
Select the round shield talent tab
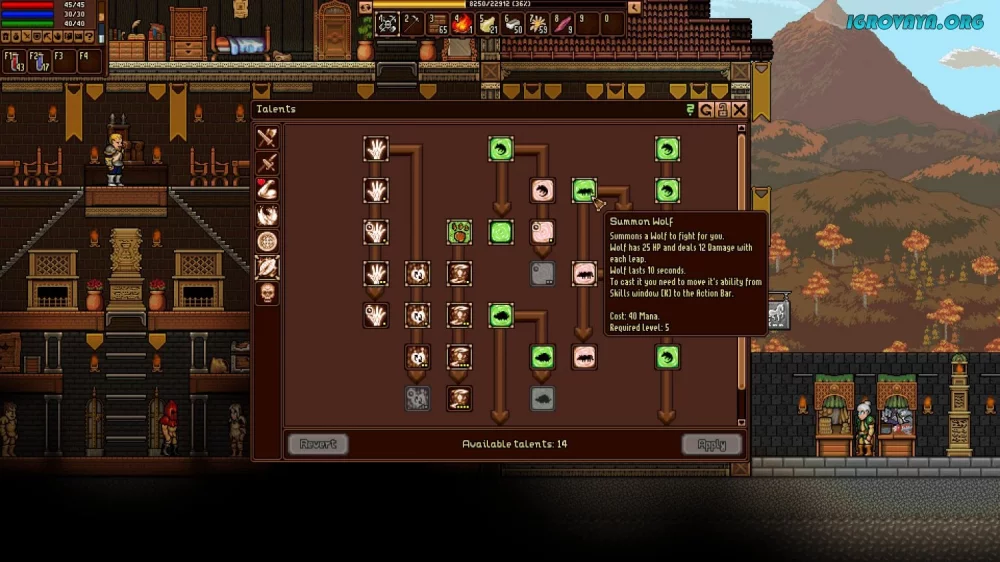pos(267,241)
